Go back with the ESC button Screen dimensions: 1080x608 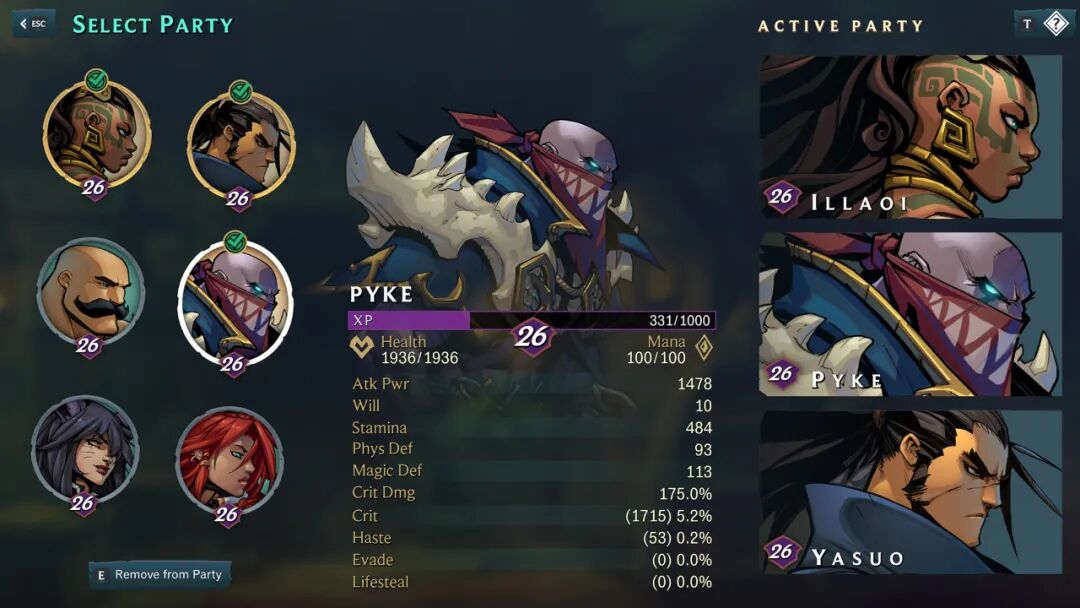pos(33,24)
